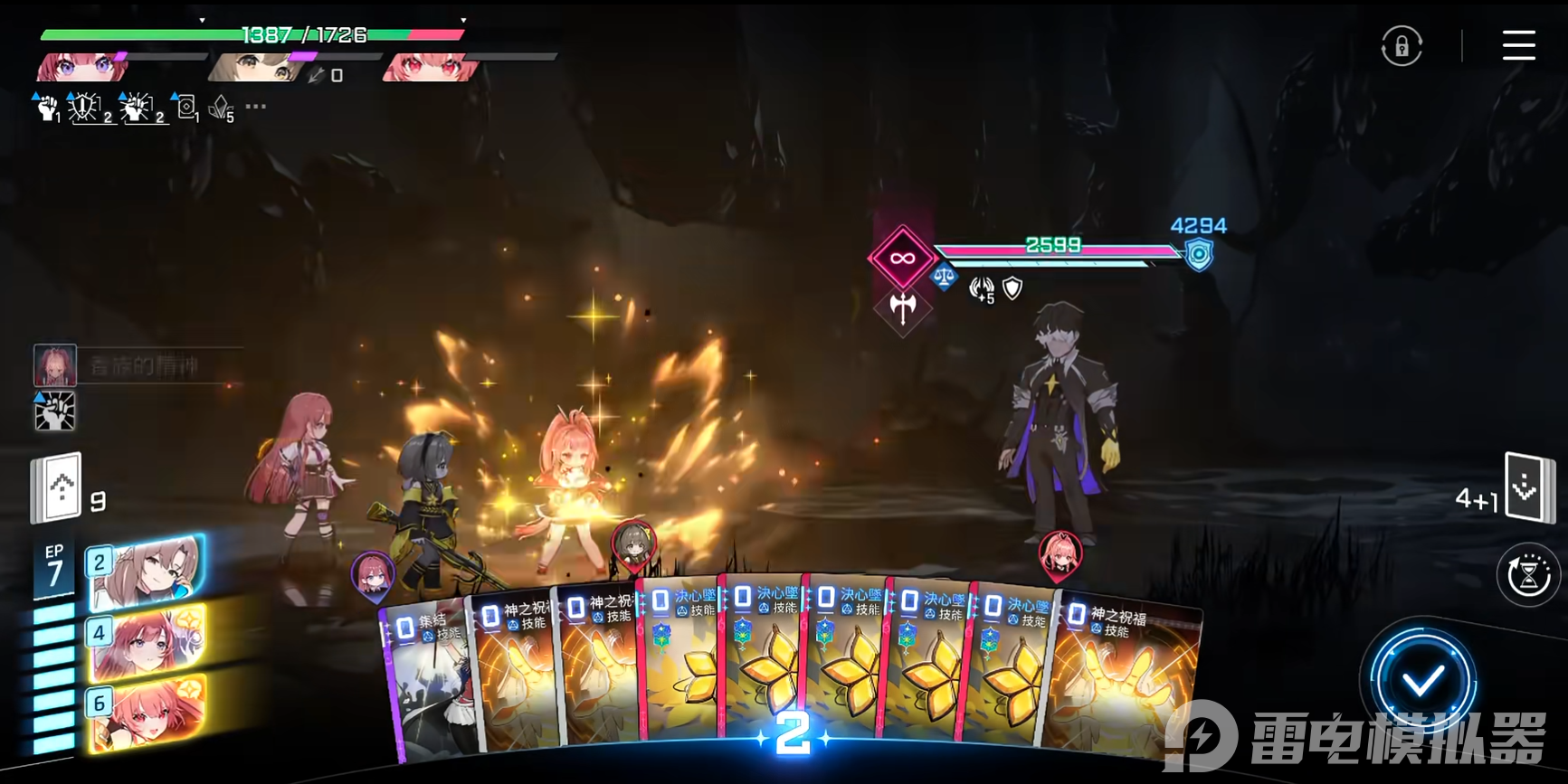Viewport: 1568px width, 784px height.
Task: Open the draw pile showing 9 cards
Action: point(57,488)
